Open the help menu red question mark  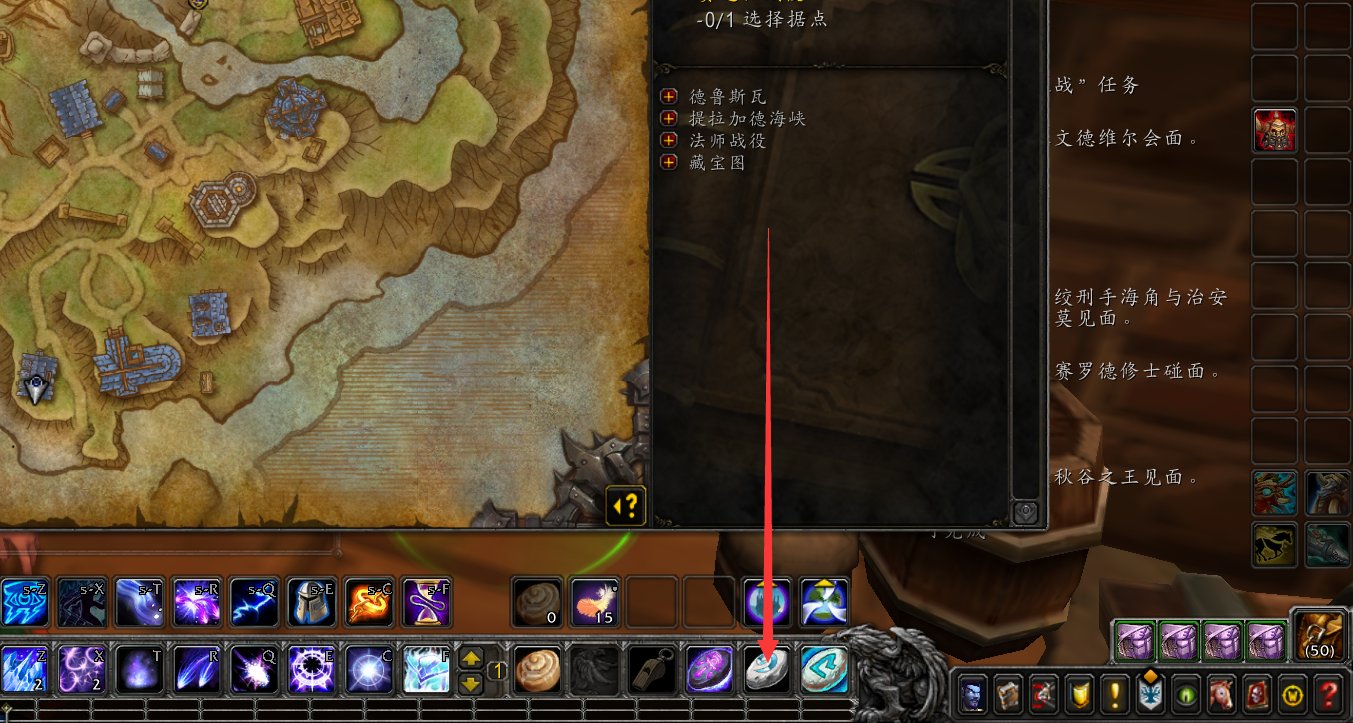1326,697
